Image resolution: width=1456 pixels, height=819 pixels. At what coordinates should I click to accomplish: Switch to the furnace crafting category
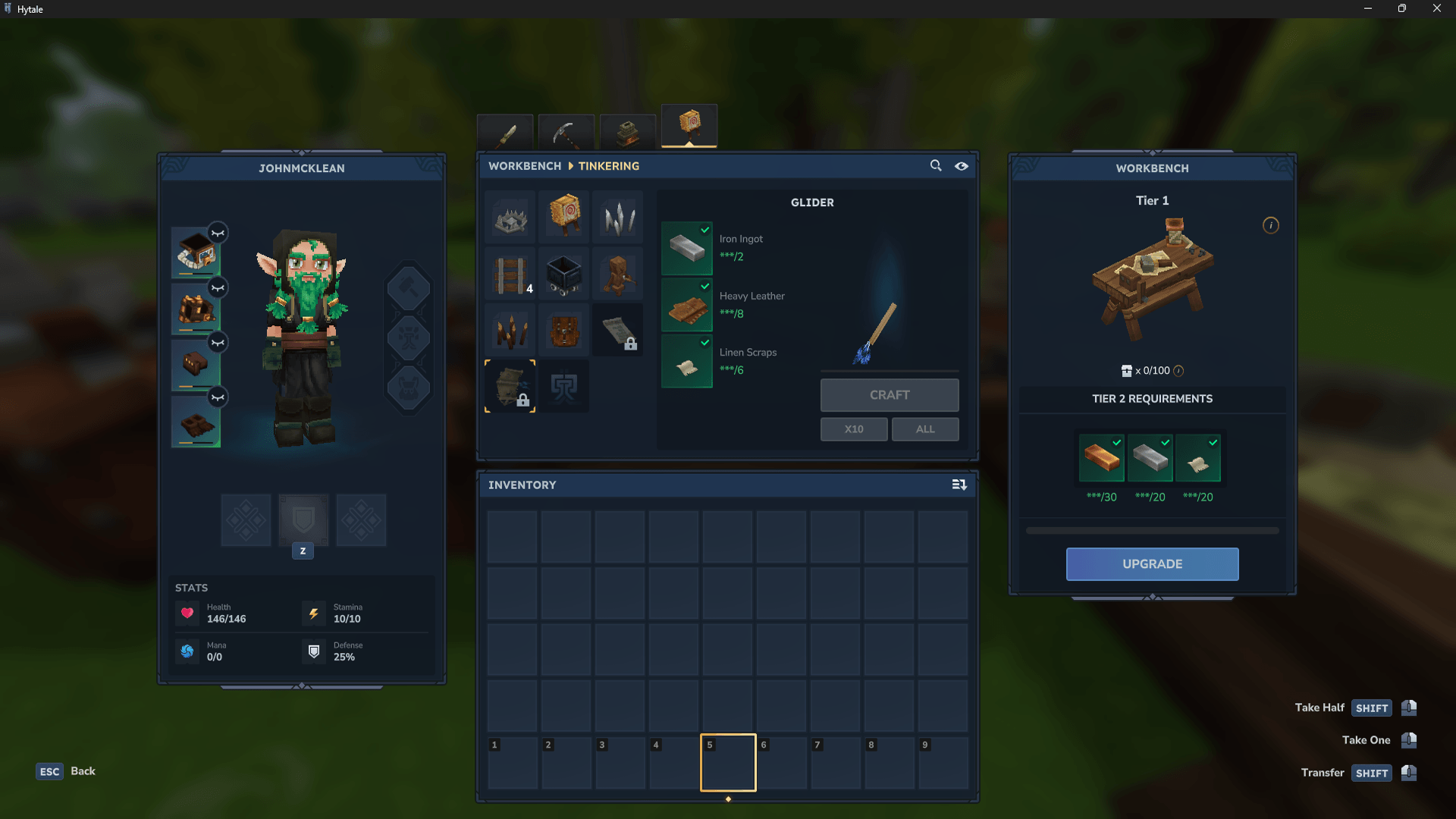click(628, 133)
